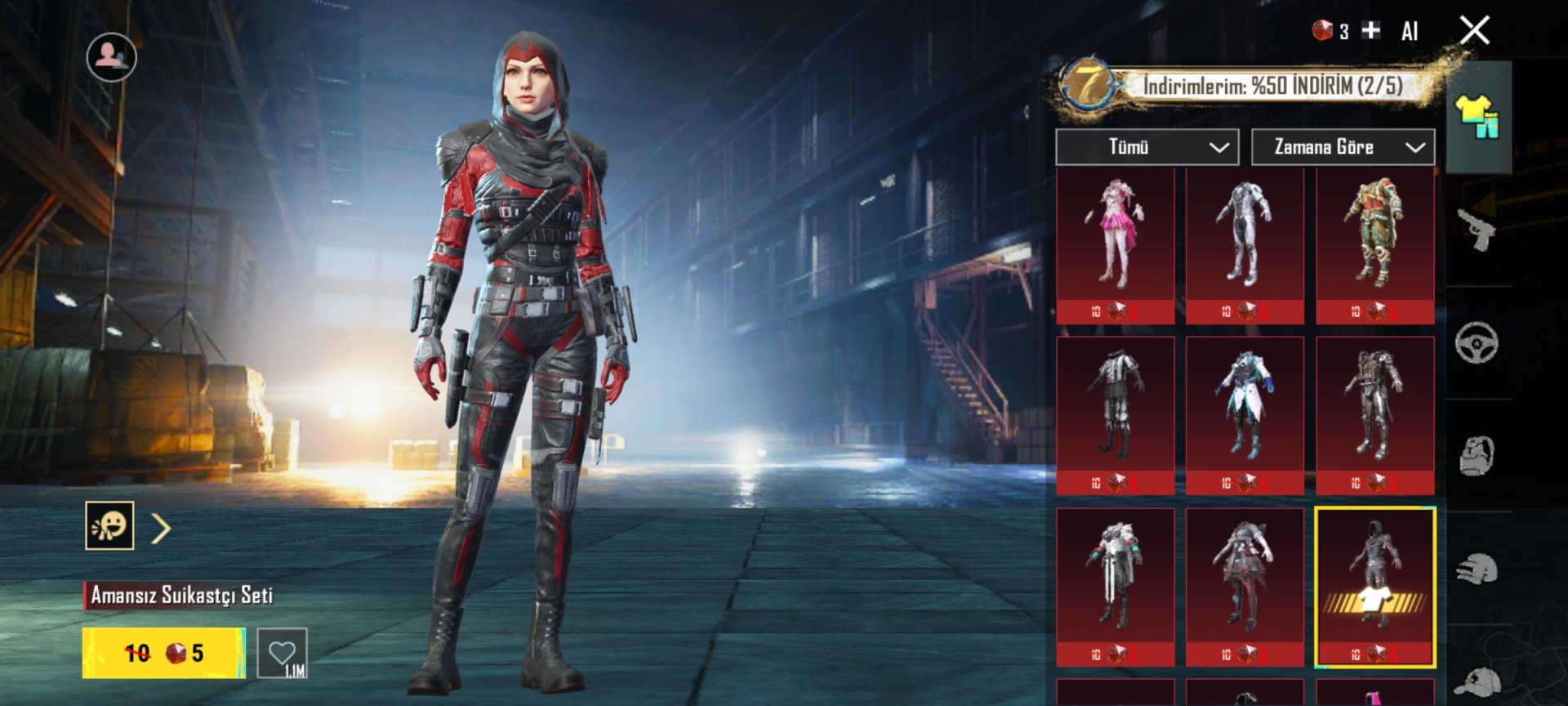Close the shop screen with X
The image size is (1568, 706).
point(1474,31)
